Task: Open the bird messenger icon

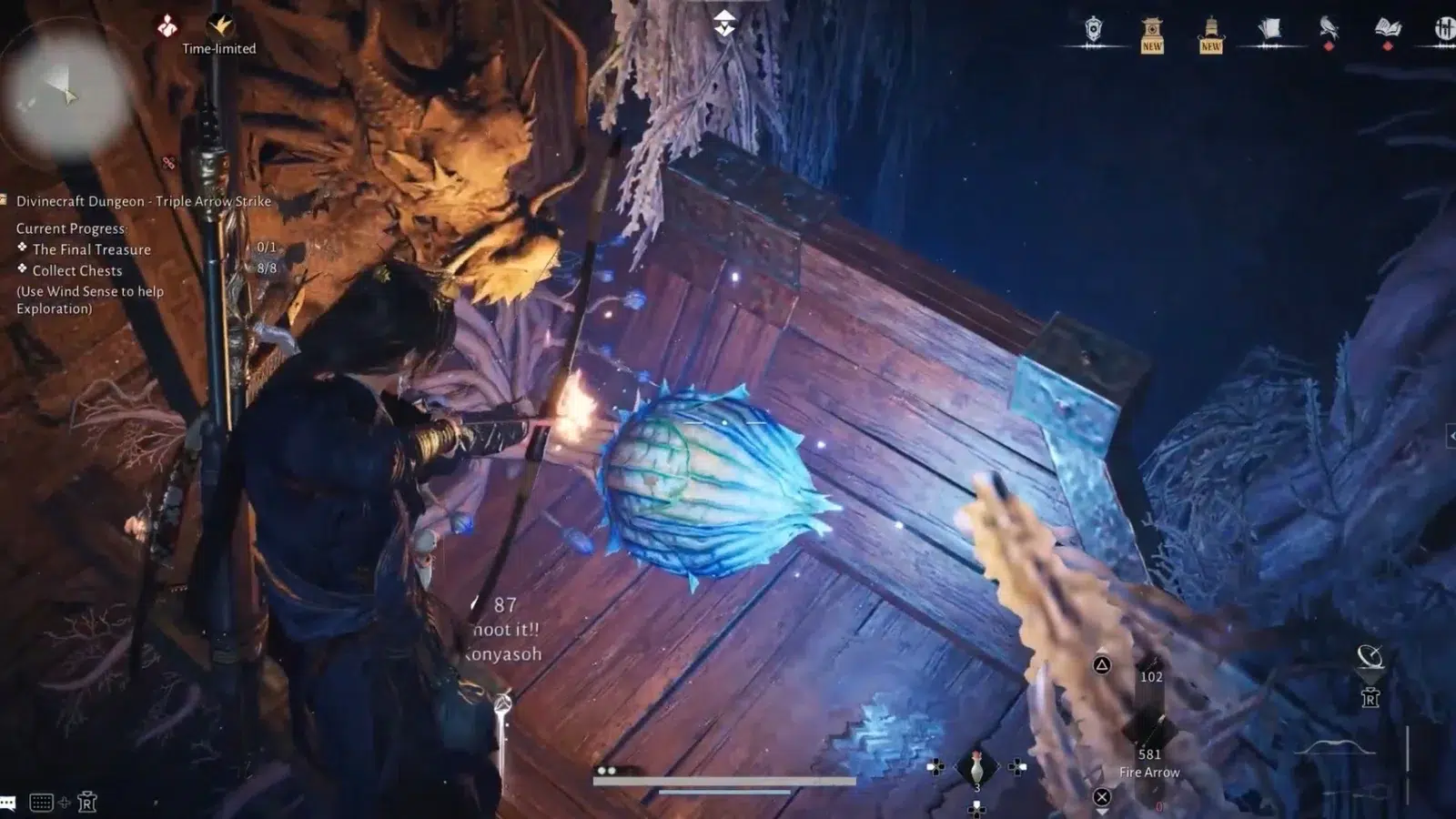Action: 1329,29
